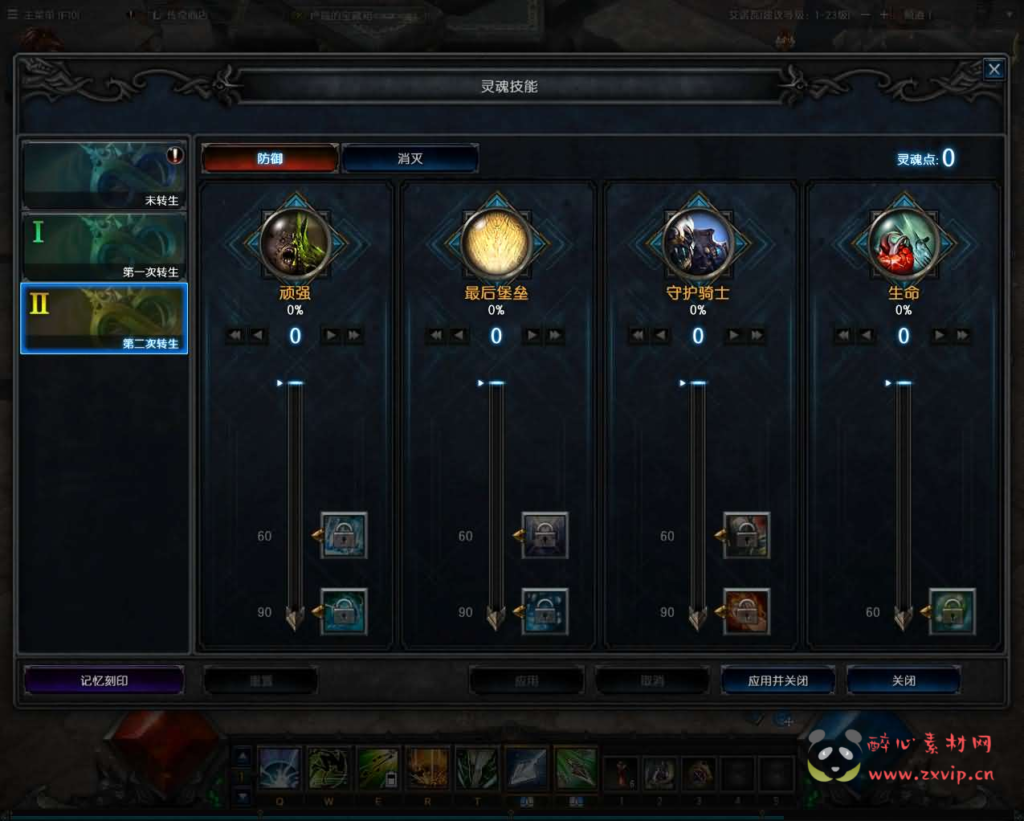The image size is (1024, 821).
Task: Select the 未转生 entry
Action: click(x=104, y=175)
